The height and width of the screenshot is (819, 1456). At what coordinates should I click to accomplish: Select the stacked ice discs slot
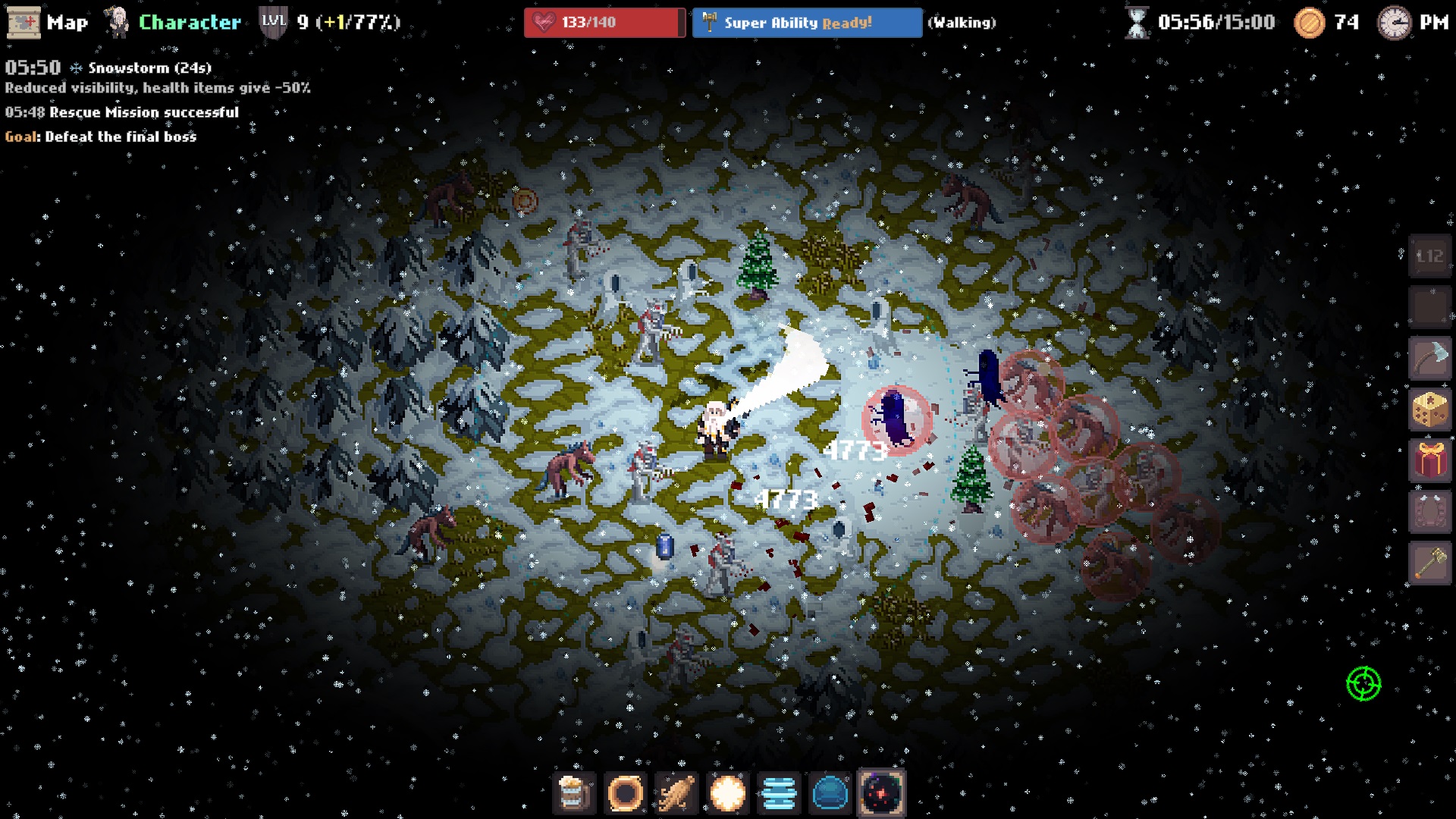[x=779, y=794]
